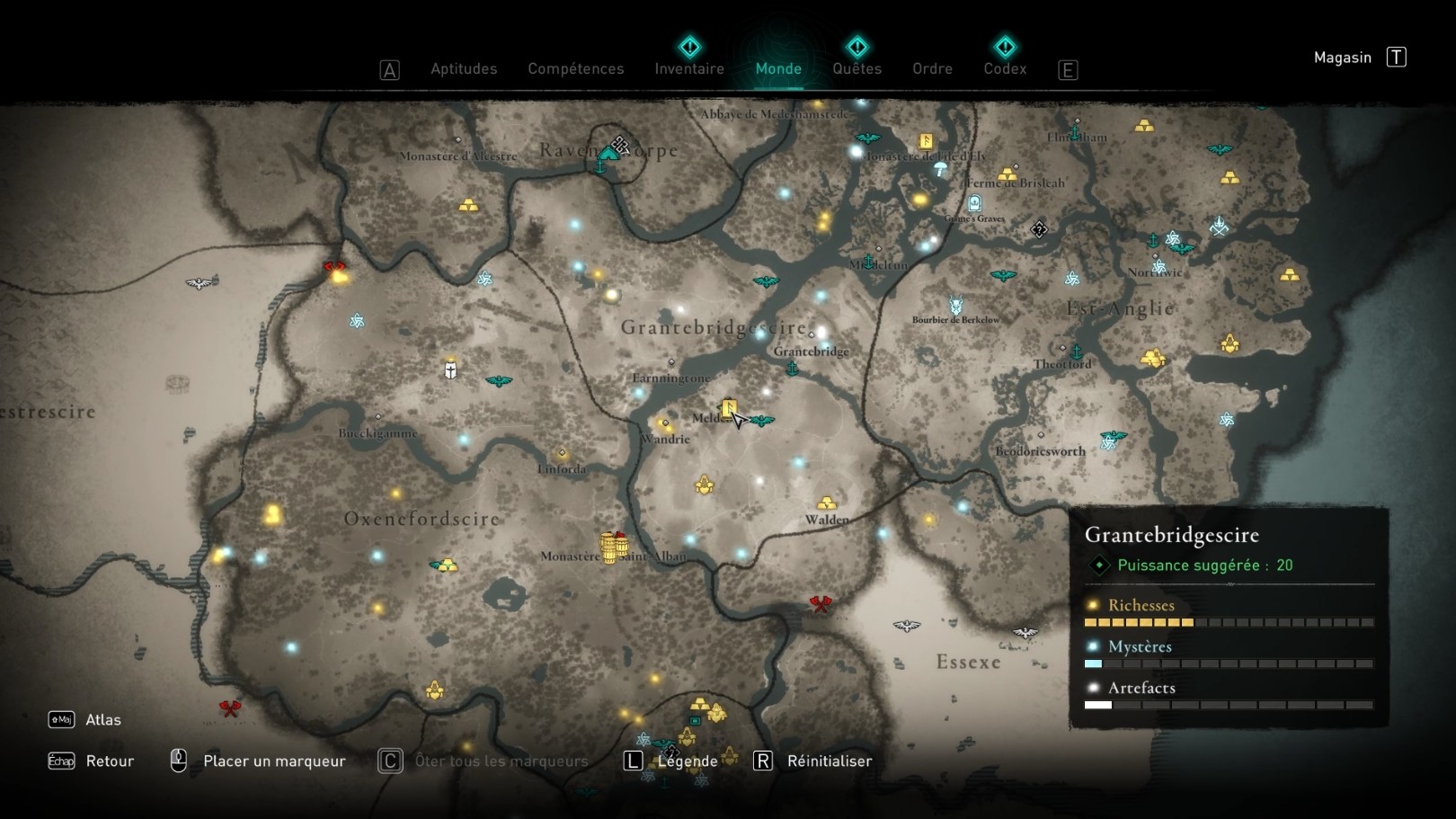1456x819 pixels.
Task: Open the Codex tab
Action: (x=1004, y=68)
